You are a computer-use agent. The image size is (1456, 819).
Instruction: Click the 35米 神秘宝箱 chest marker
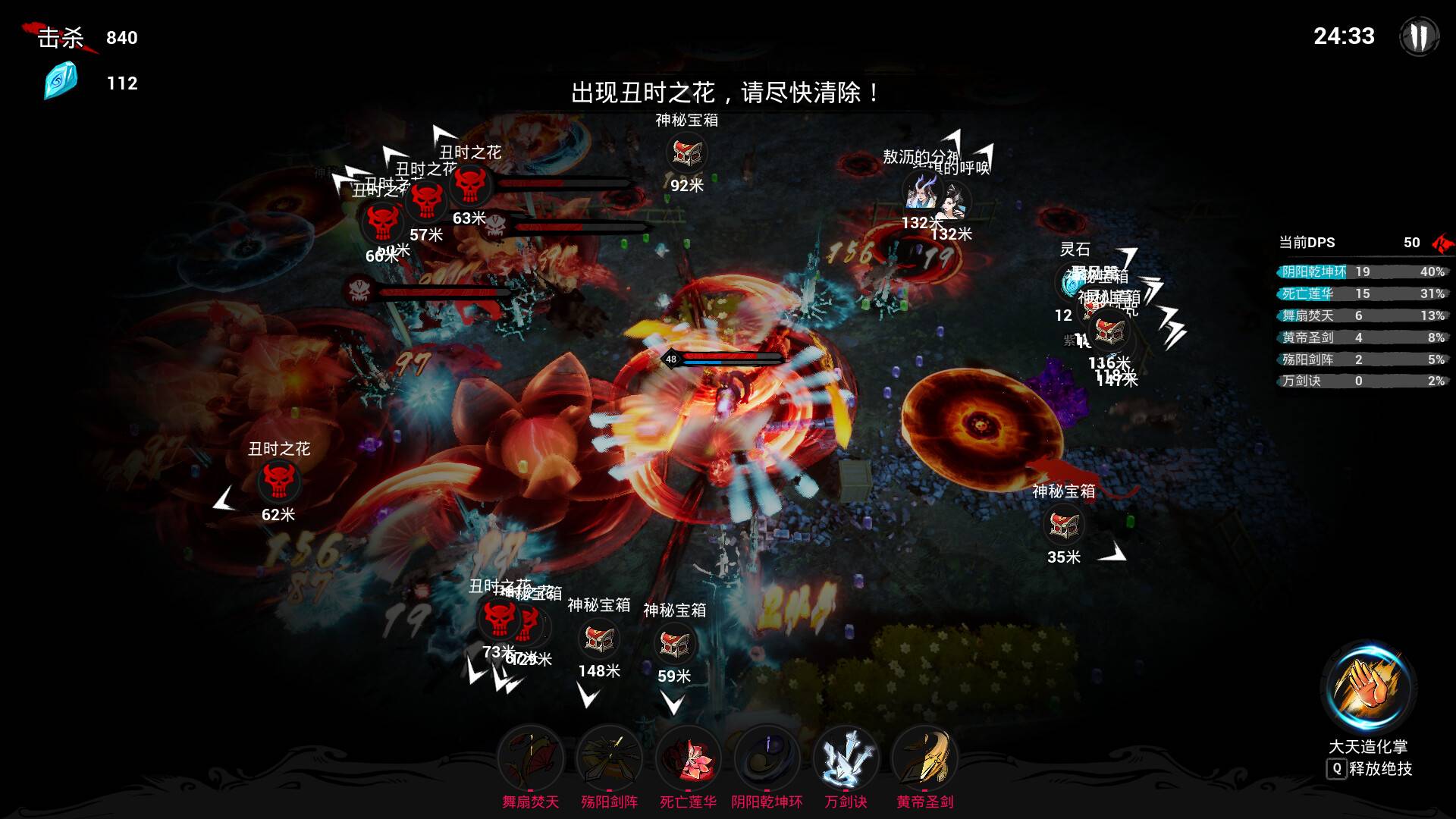pos(1065,525)
